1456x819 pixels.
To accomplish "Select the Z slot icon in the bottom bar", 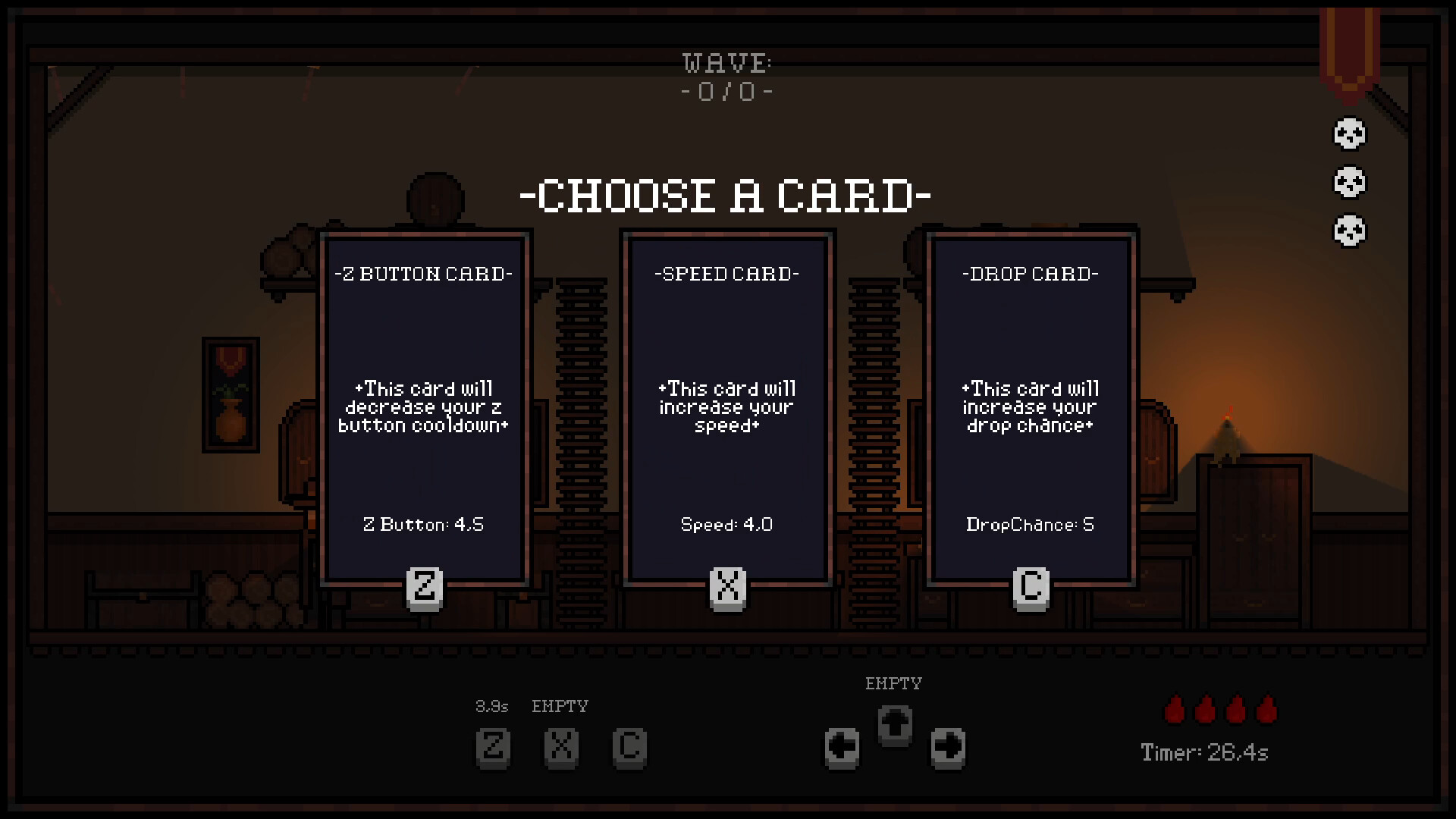I will [x=494, y=748].
